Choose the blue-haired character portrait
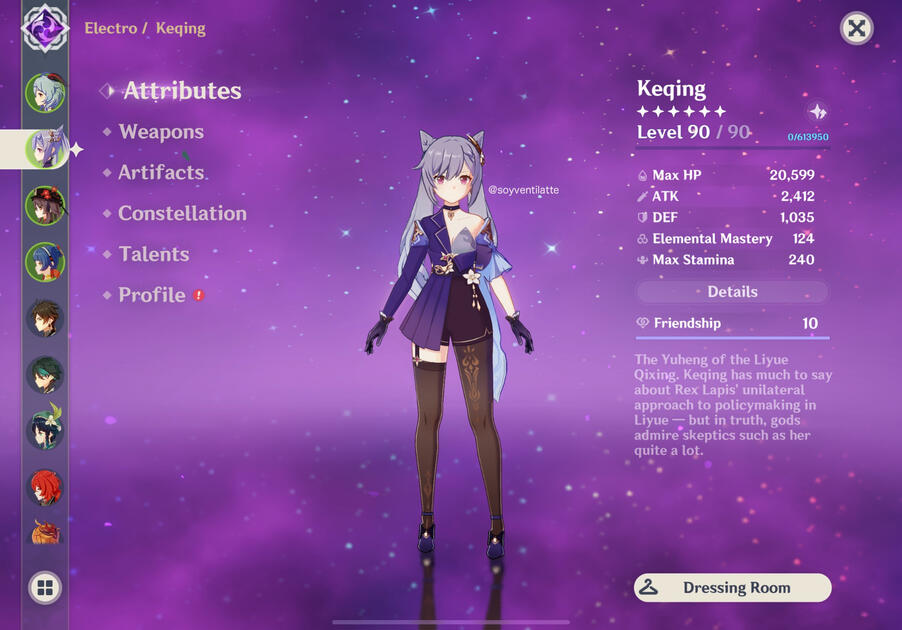Image resolution: width=902 pixels, height=630 pixels. tap(45, 262)
